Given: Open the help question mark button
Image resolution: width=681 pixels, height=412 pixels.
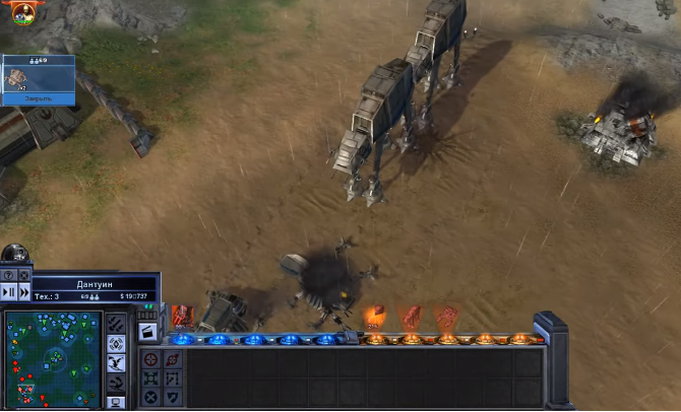Looking at the screenshot, I should click(9, 275).
